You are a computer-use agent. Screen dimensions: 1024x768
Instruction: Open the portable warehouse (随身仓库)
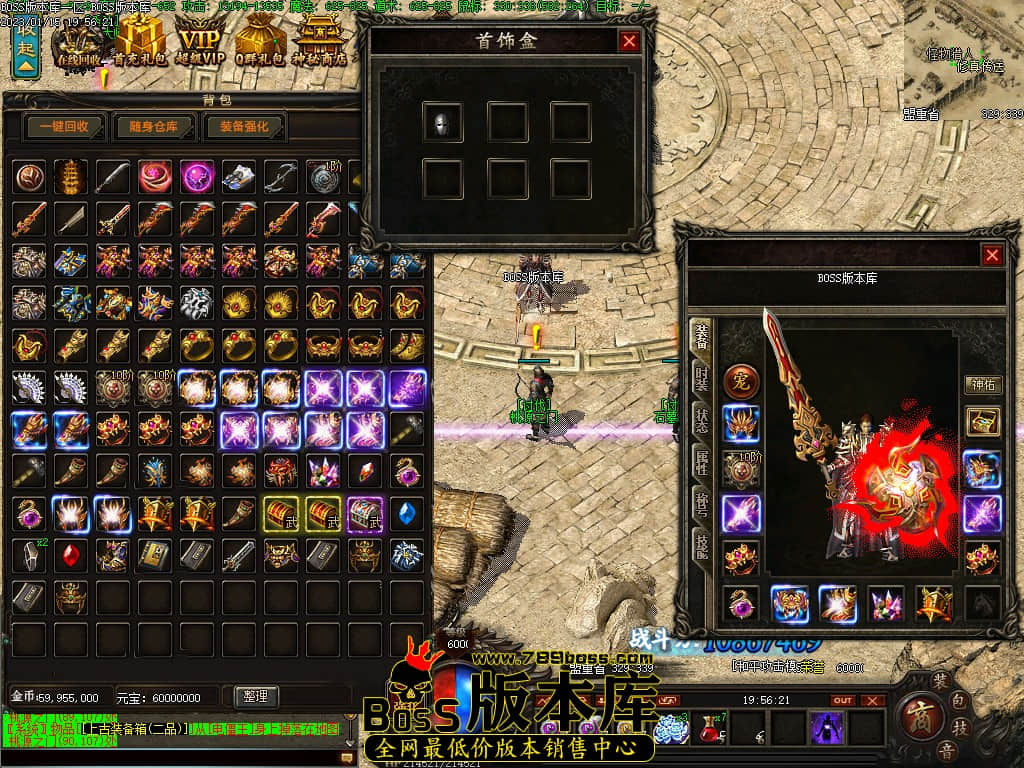(x=147, y=127)
